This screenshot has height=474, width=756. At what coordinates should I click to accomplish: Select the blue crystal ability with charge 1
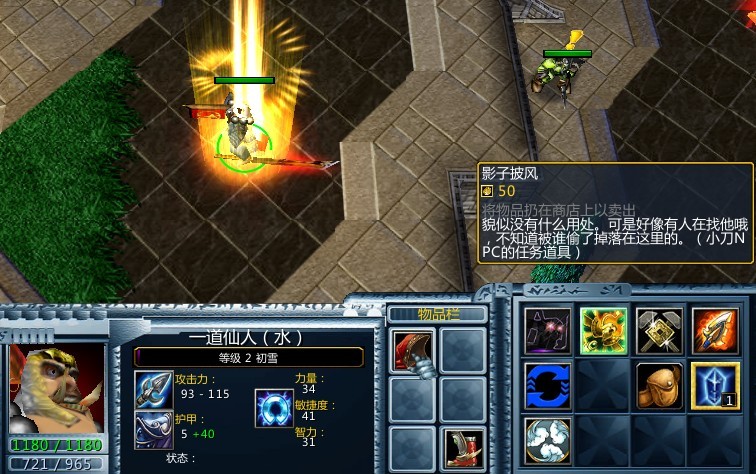[x=714, y=386]
